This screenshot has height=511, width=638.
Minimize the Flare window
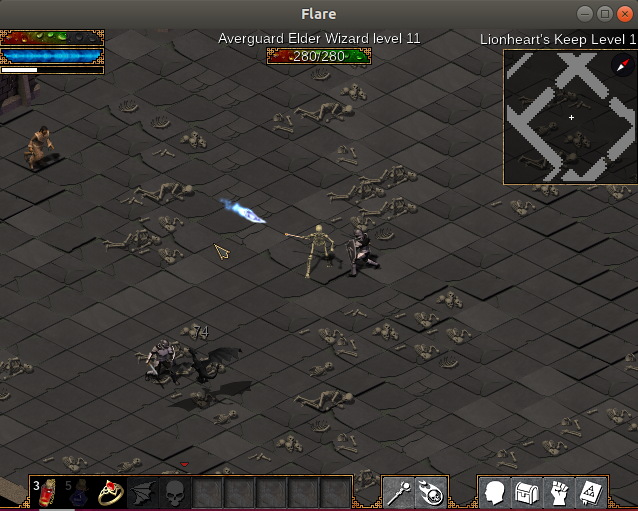585,14
